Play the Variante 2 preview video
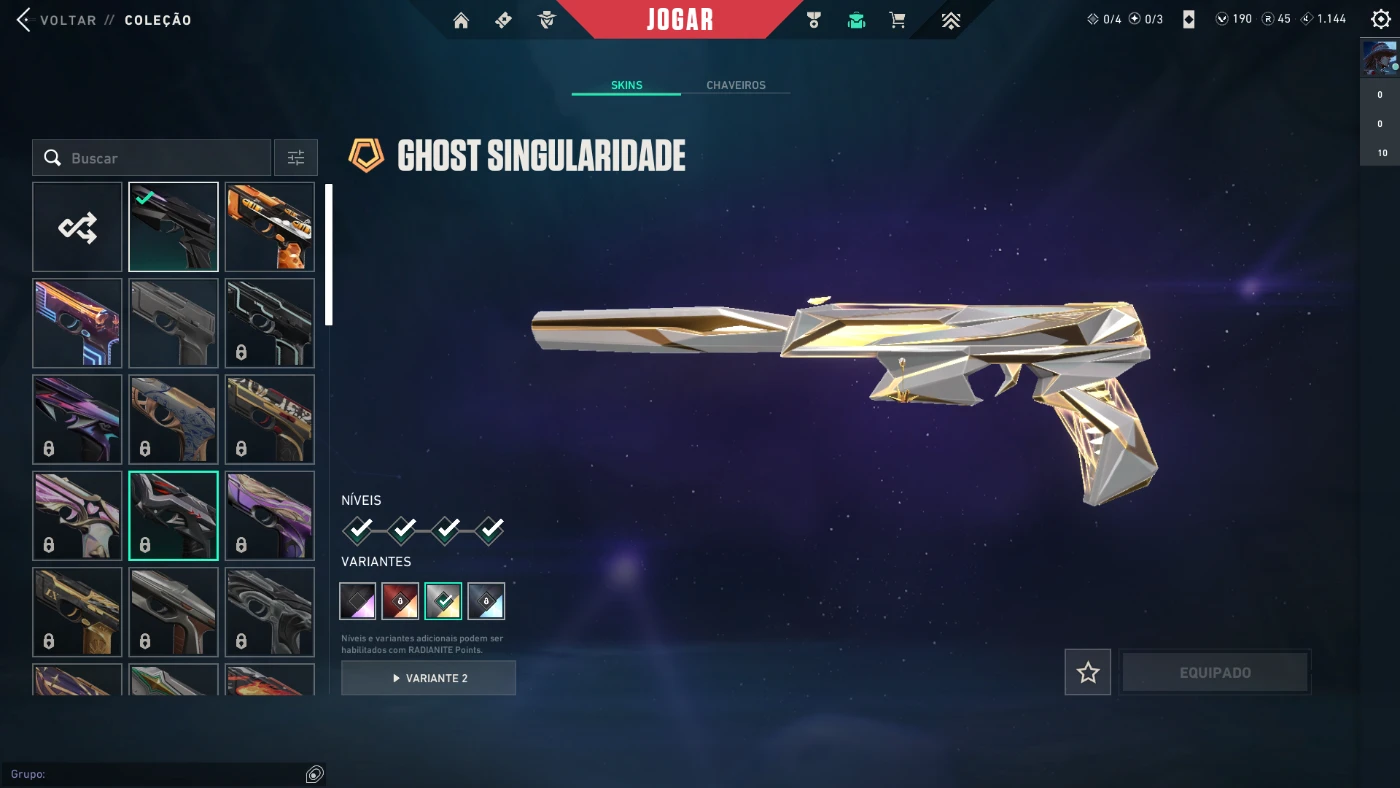Screen dimensions: 1400x788 (428, 678)
